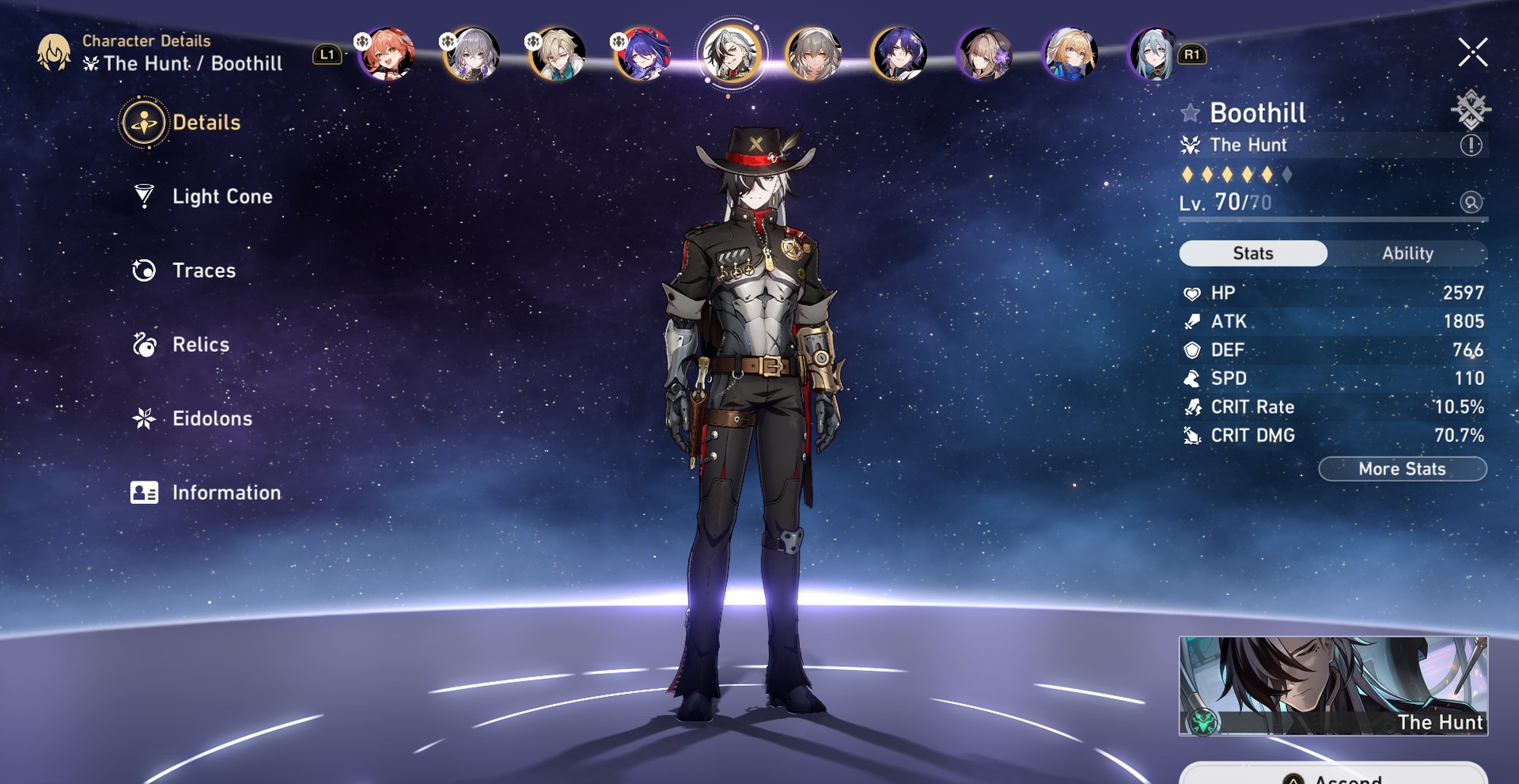Close the Character Details screen
This screenshot has height=784, width=1519.
tap(1472, 53)
